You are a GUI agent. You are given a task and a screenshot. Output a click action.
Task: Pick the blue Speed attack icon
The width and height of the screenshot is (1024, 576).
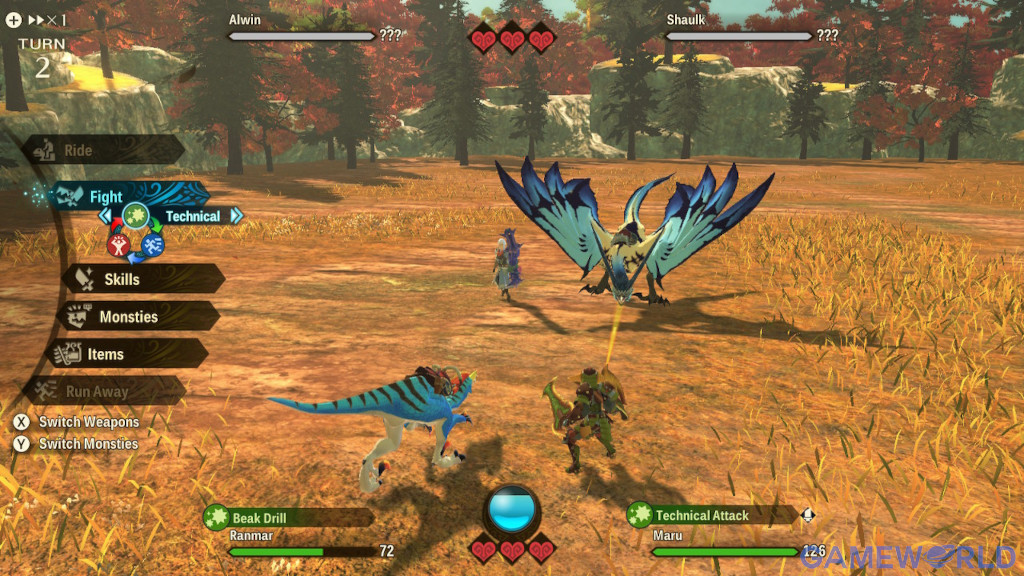coord(153,243)
